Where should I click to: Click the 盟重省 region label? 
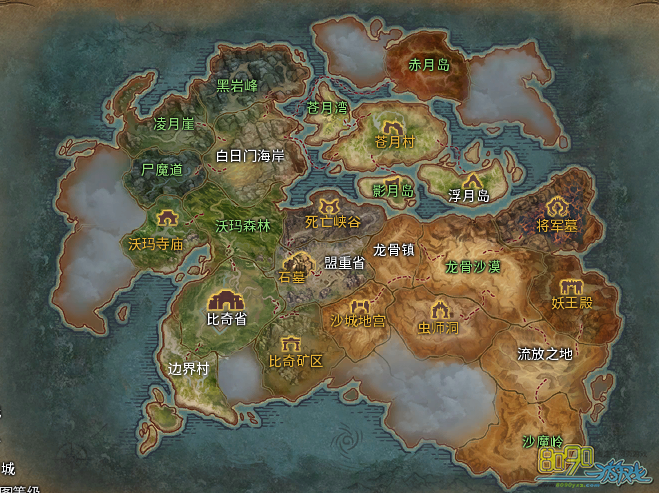(343, 262)
